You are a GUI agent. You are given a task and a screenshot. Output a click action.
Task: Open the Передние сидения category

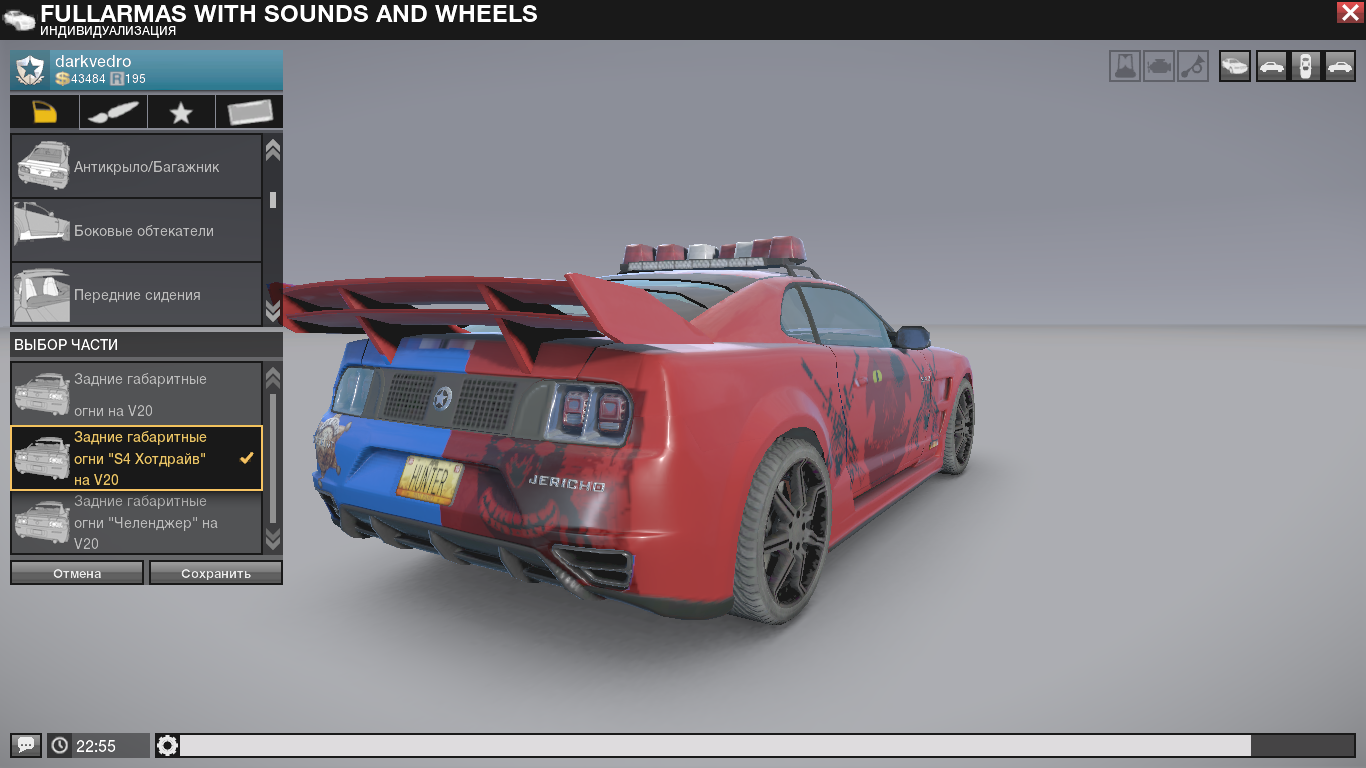pos(136,295)
